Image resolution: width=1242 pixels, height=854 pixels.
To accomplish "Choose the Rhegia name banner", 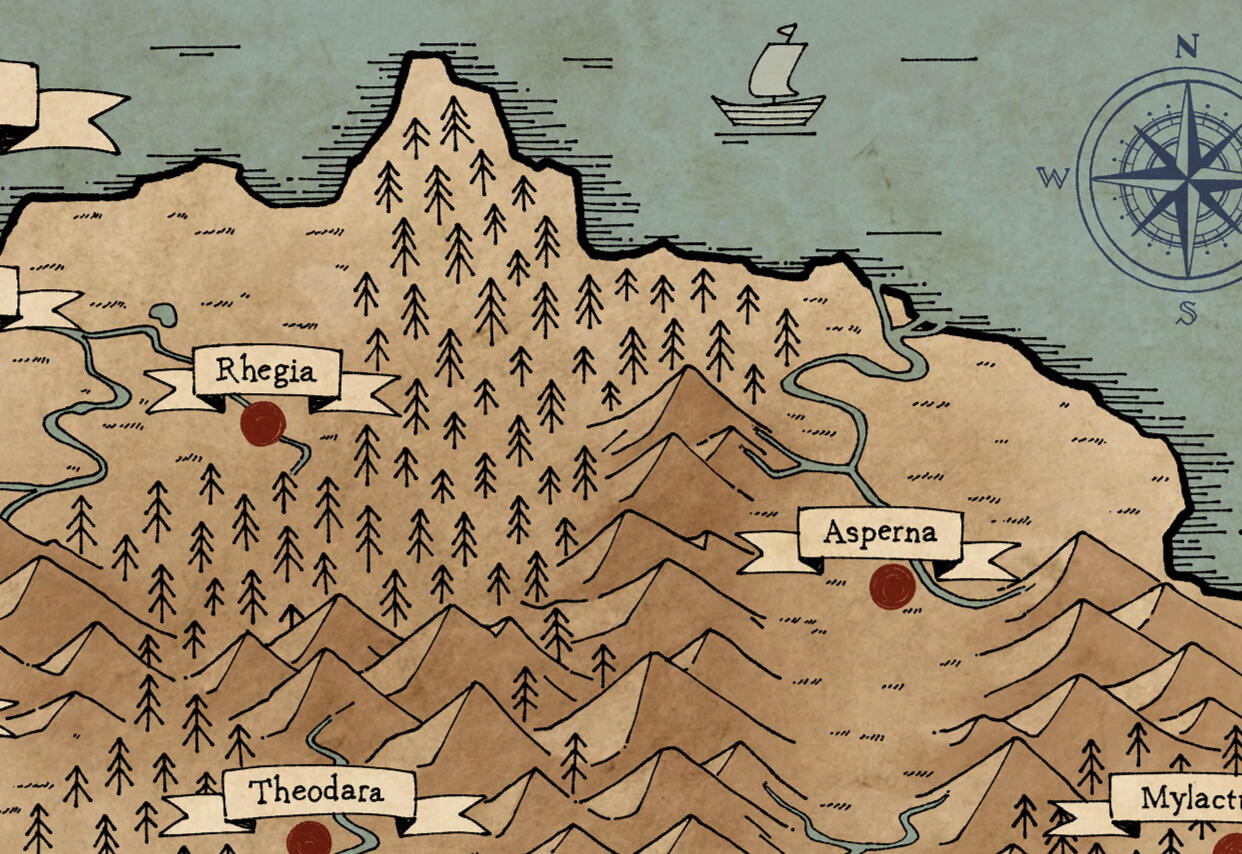I will pyautogui.click(x=267, y=373).
